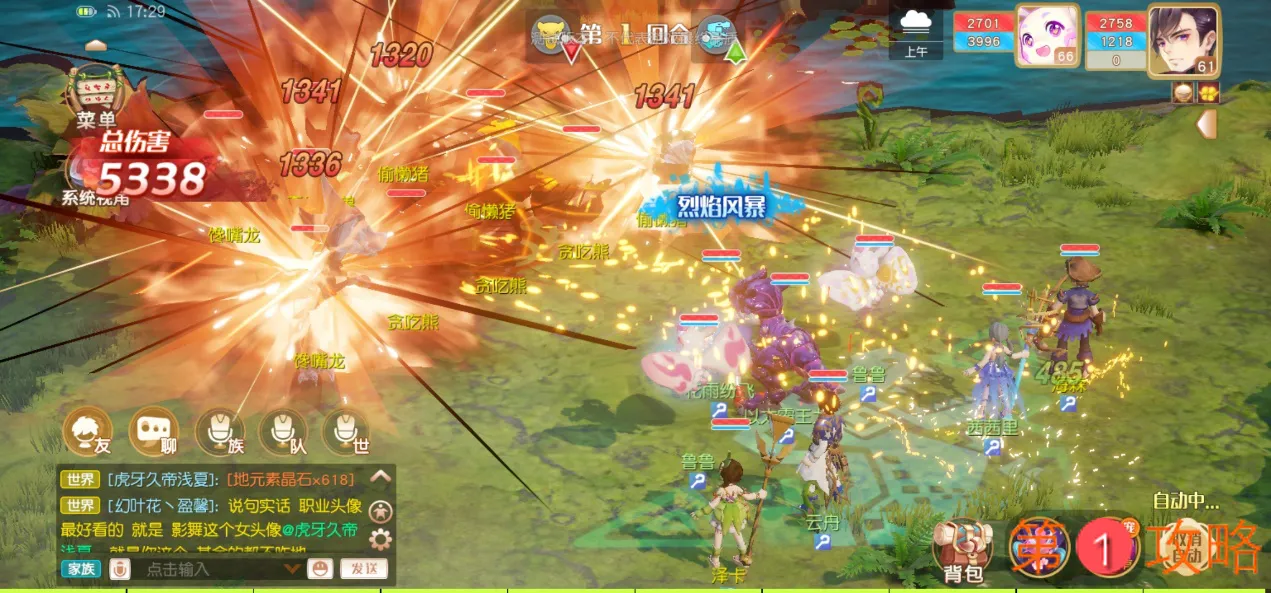The image size is (1271, 593).
Task: Activate team (队) voice chat microphone
Action: click(x=283, y=432)
